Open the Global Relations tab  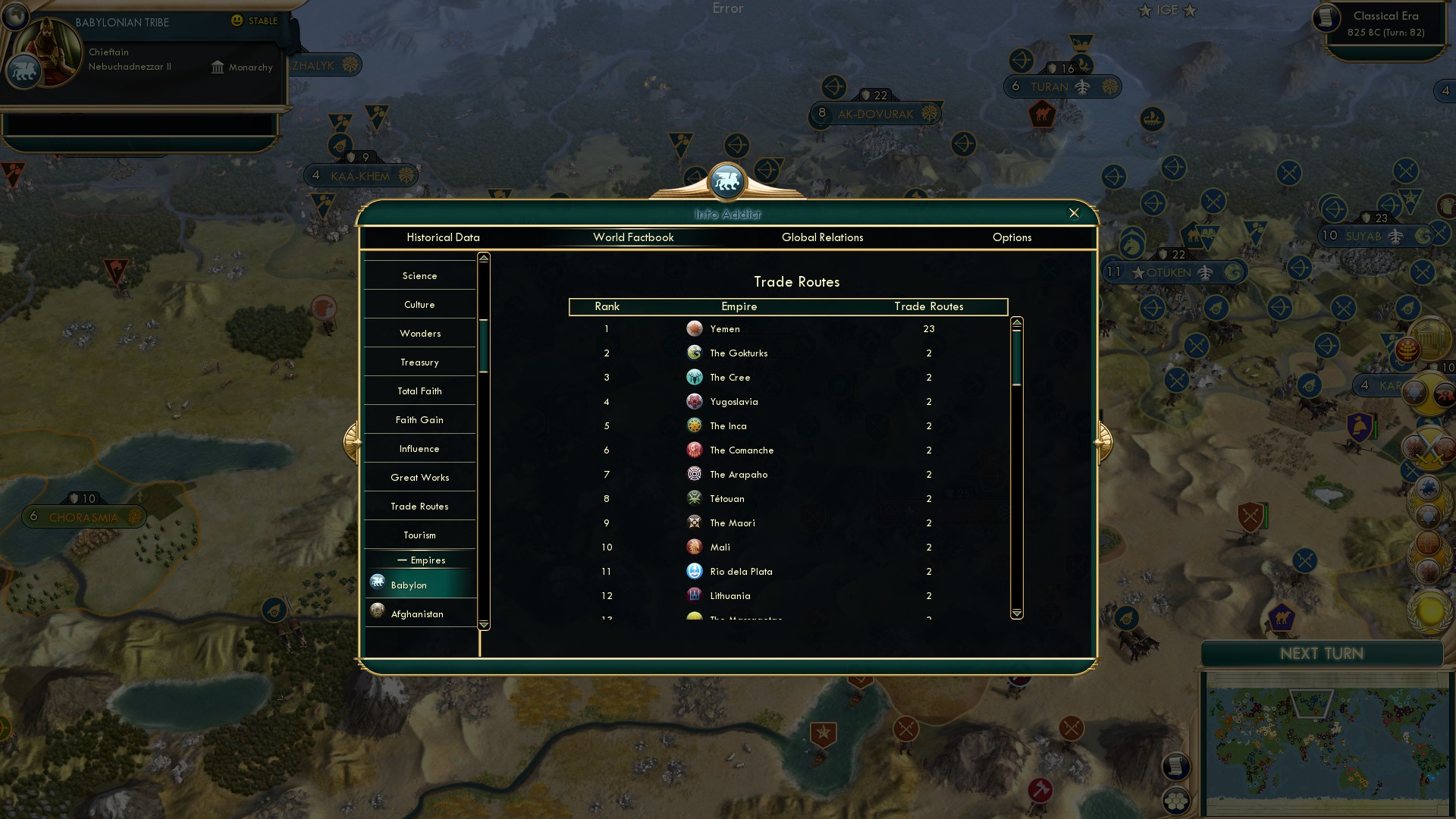pyautogui.click(x=824, y=237)
